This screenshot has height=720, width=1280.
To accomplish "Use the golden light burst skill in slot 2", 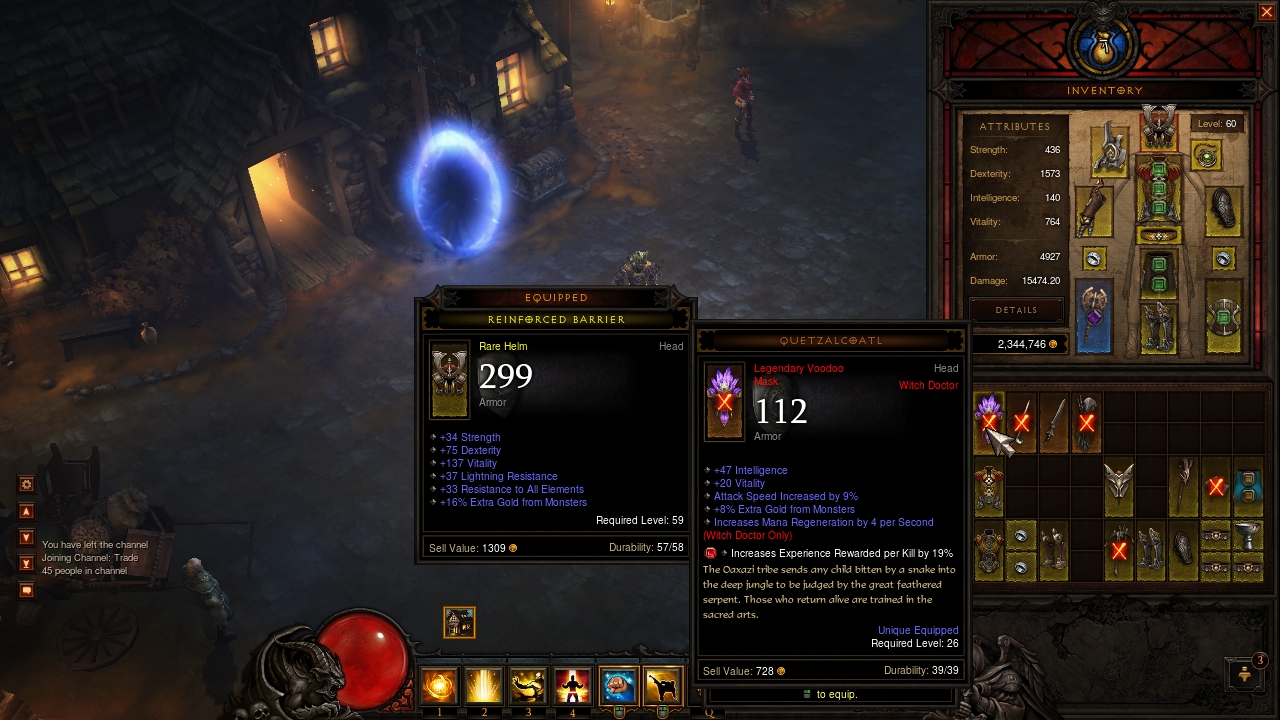I will tap(484, 686).
